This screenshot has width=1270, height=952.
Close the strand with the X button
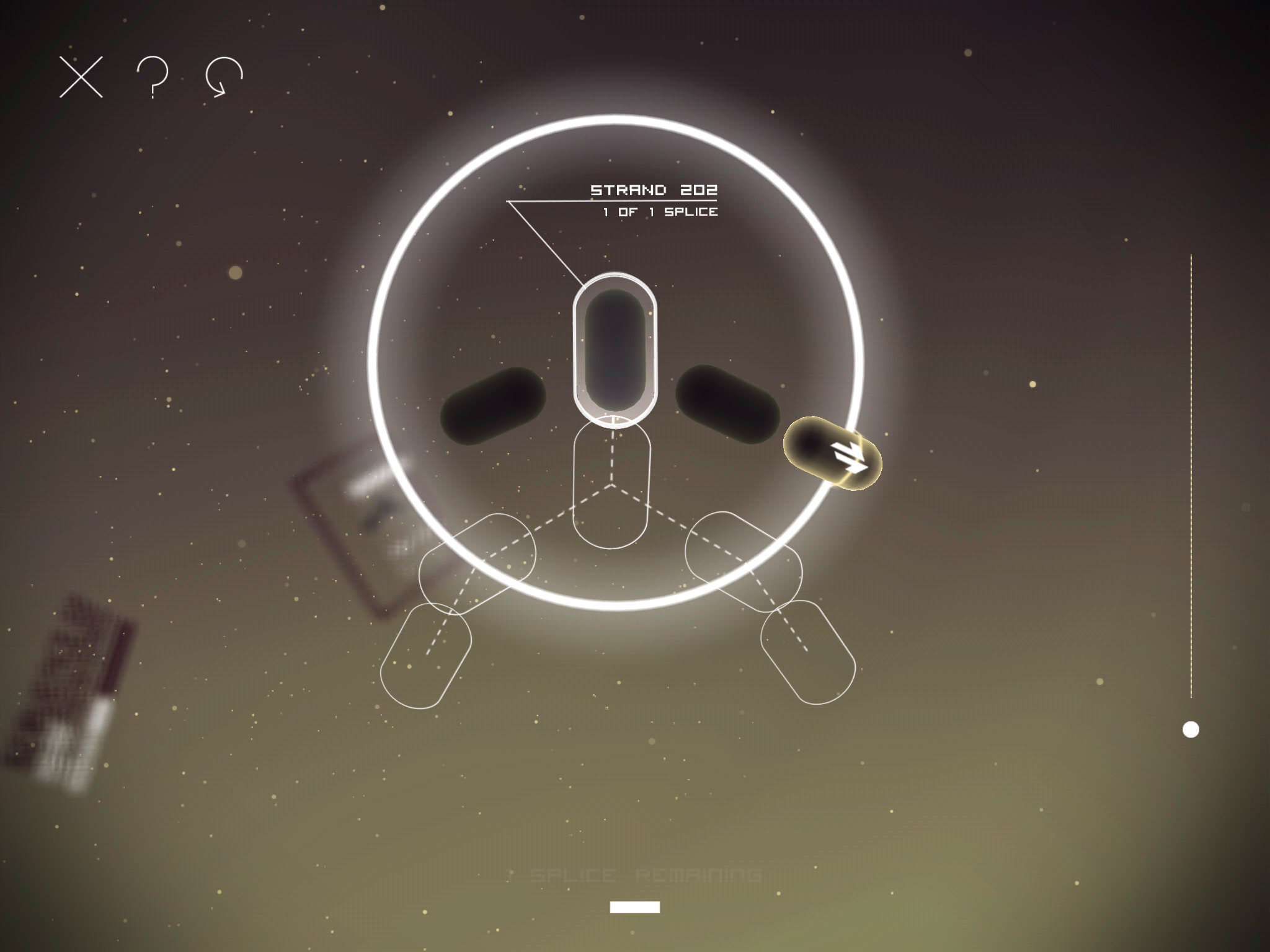81,77
